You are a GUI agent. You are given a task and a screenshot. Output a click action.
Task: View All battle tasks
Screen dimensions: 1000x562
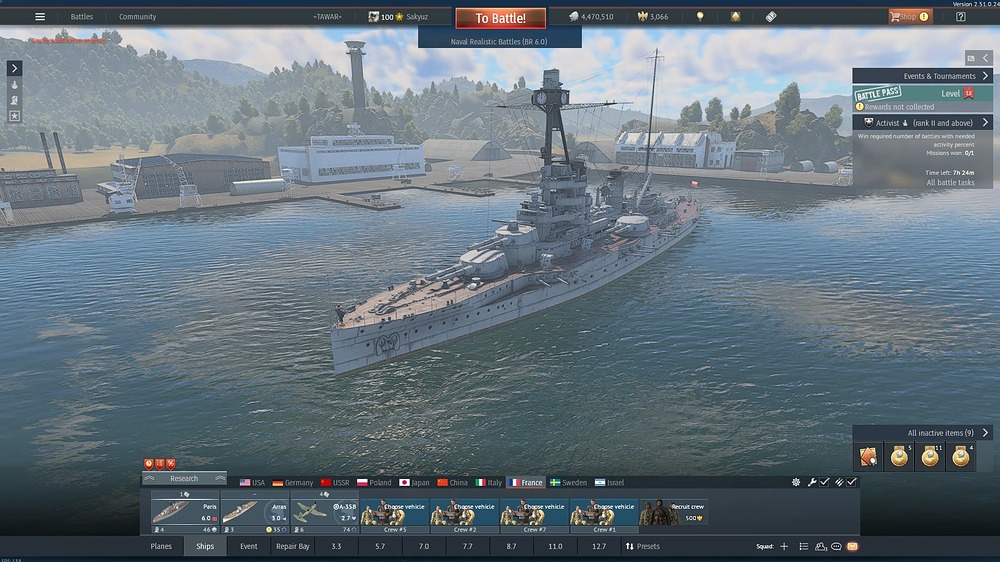(x=950, y=183)
